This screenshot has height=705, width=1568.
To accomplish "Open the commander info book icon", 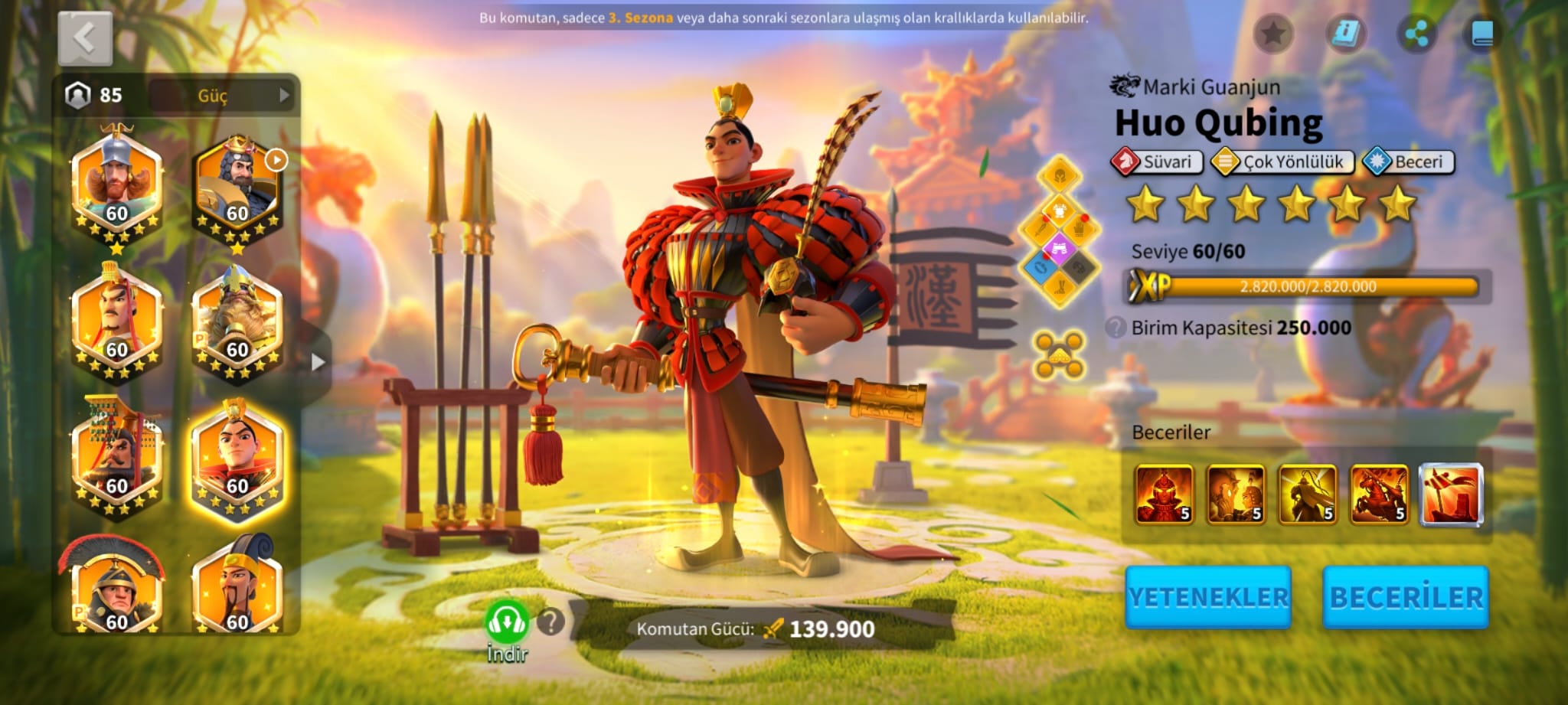I will click(1345, 34).
